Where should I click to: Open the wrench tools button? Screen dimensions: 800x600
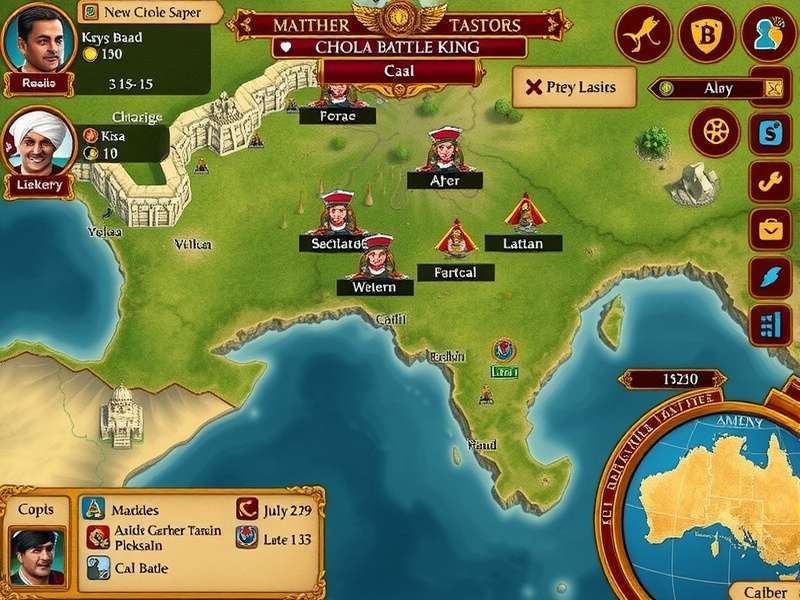point(770,181)
